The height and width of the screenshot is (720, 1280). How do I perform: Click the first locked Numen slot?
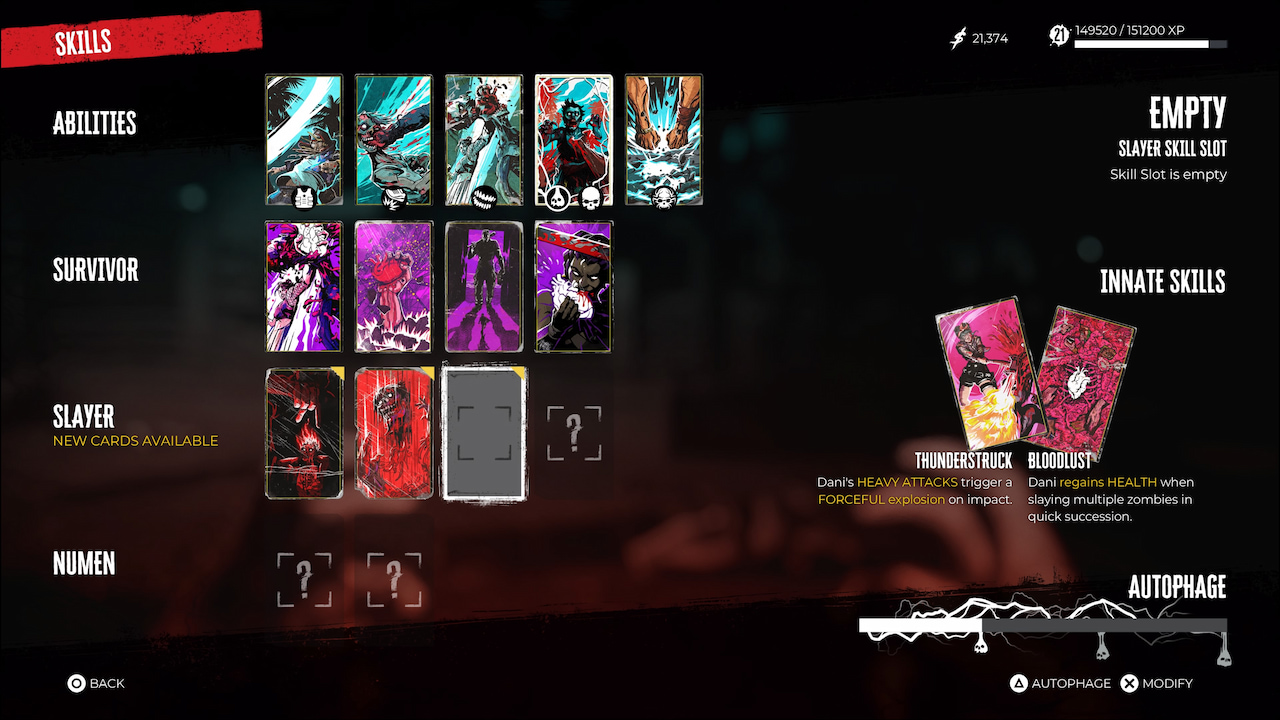coord(304,579)
